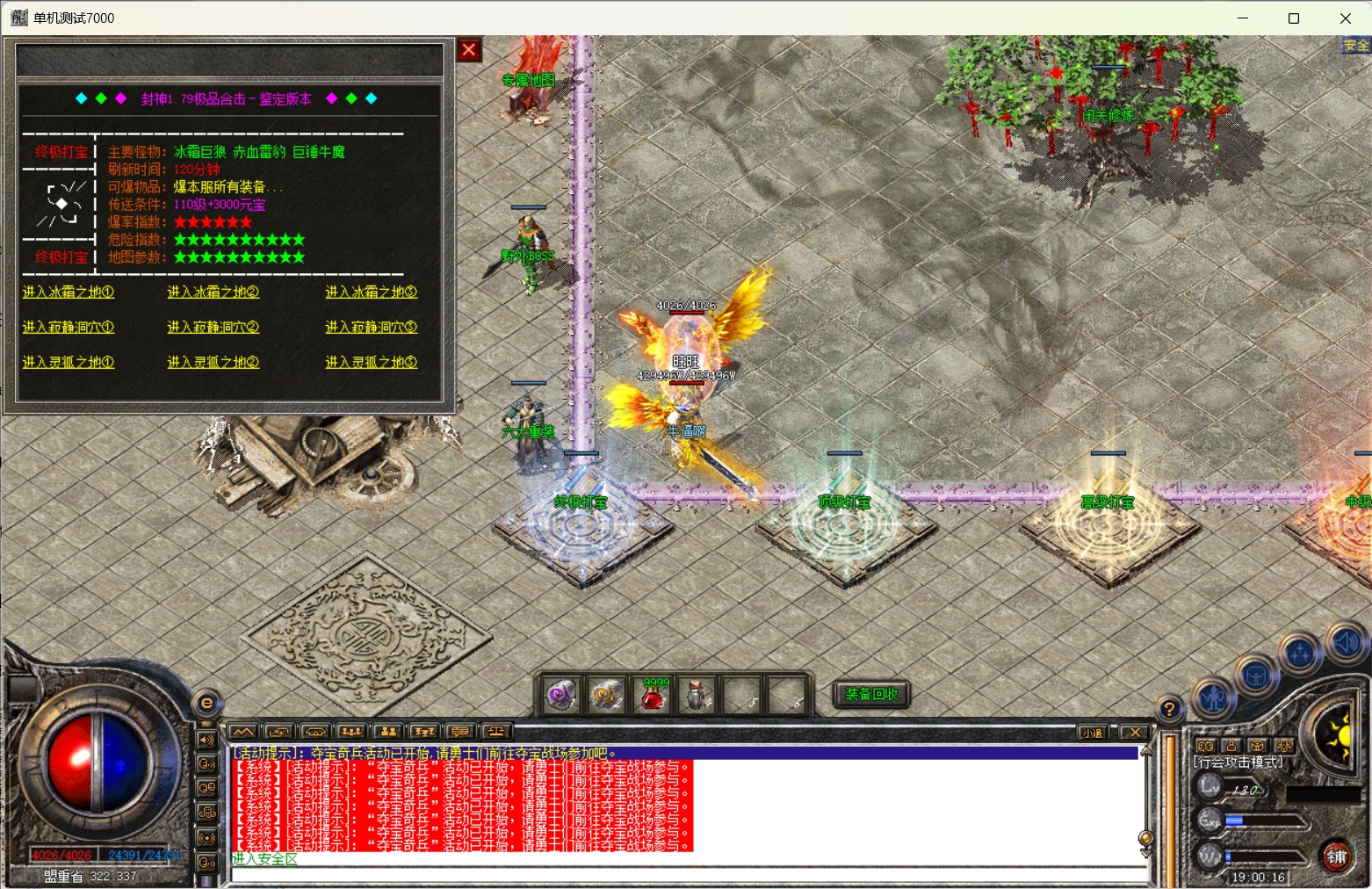This screenshot has height=889, width=1372.
Task: Close the 终极打宝 teleport panel
Action: tap(469, 50)
